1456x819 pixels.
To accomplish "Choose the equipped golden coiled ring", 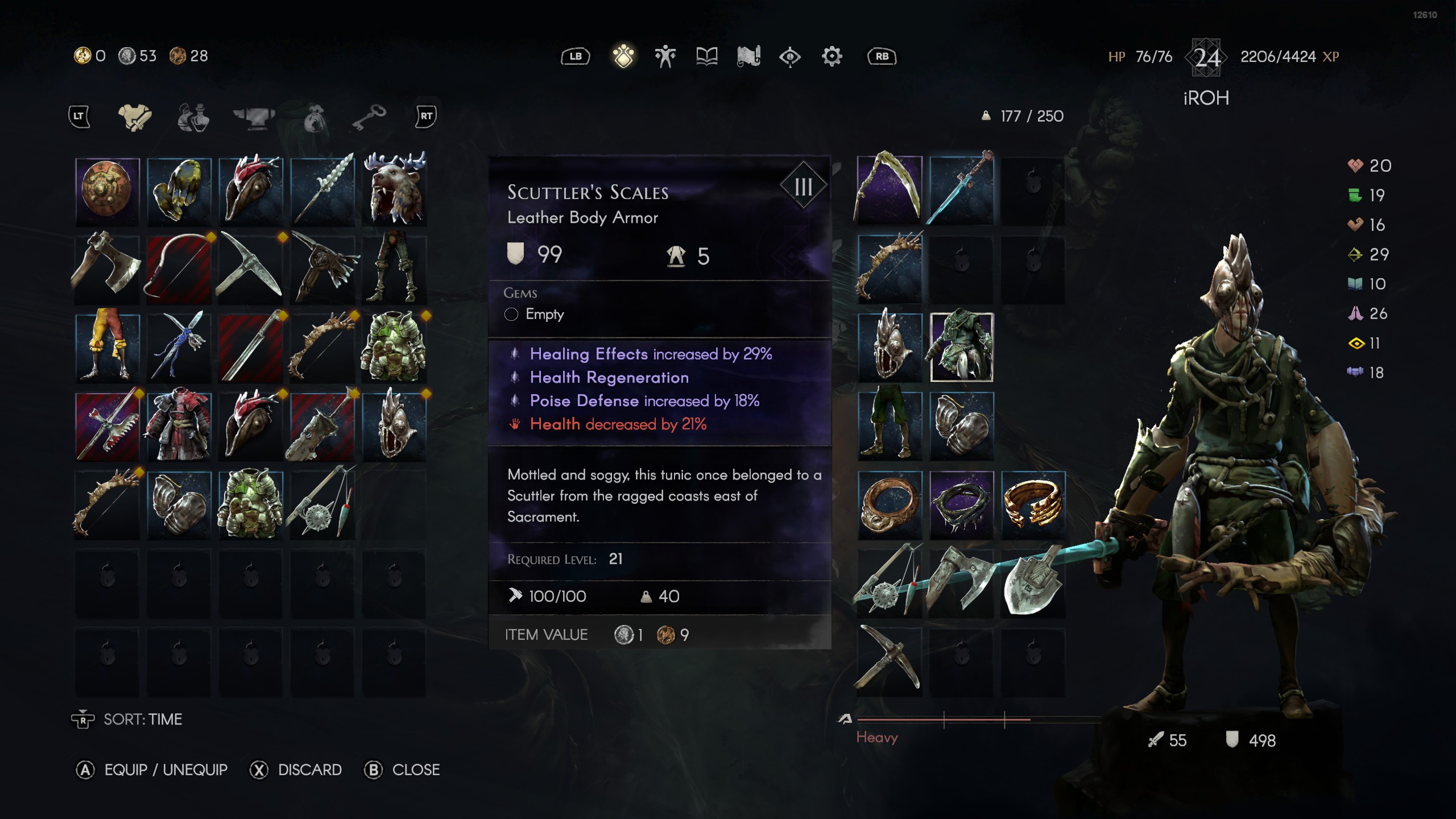I will tap(1033, 504).
